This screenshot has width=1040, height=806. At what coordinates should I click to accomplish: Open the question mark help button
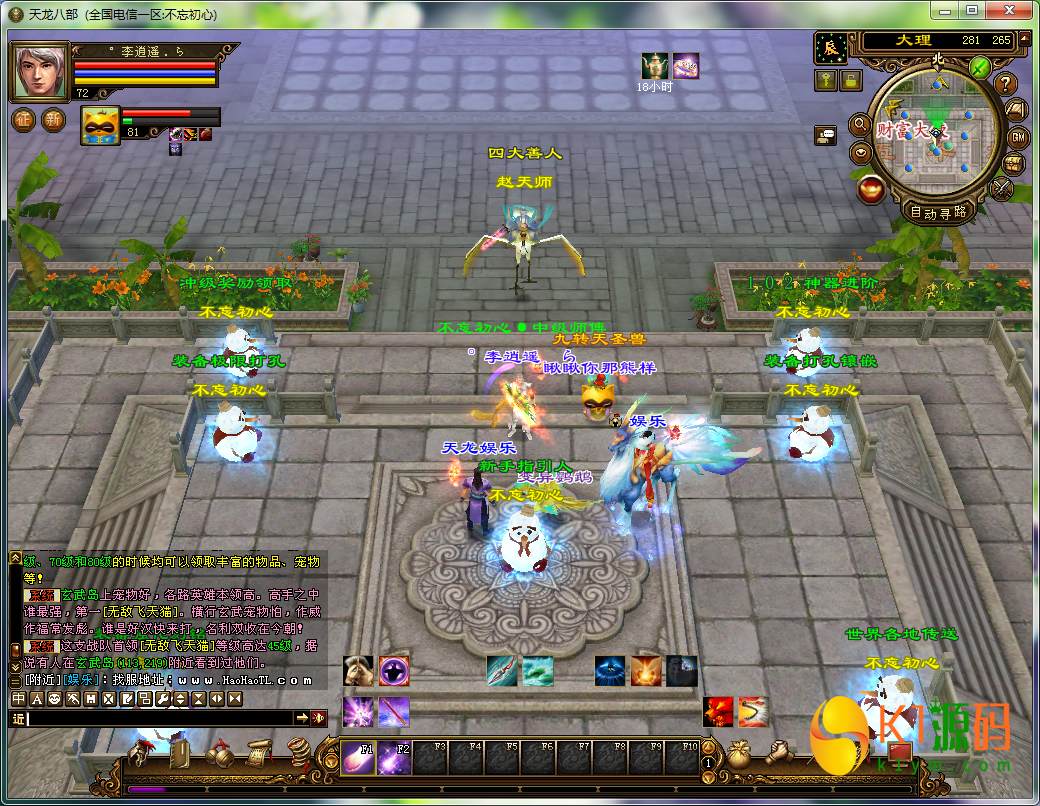click(1005, 84)
